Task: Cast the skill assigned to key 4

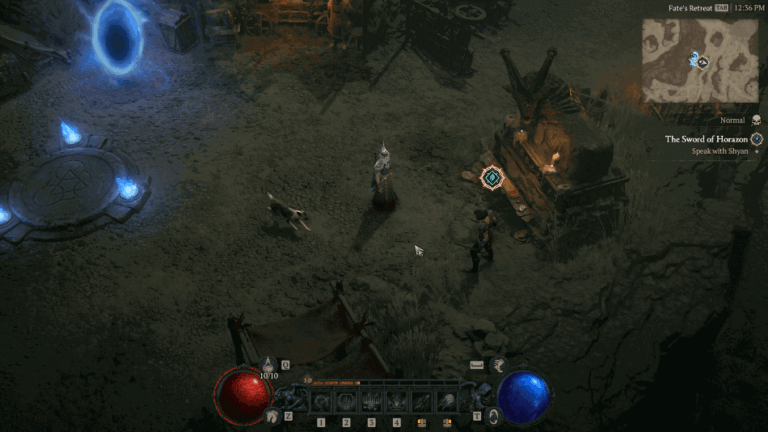Action: tap(397, 402)
